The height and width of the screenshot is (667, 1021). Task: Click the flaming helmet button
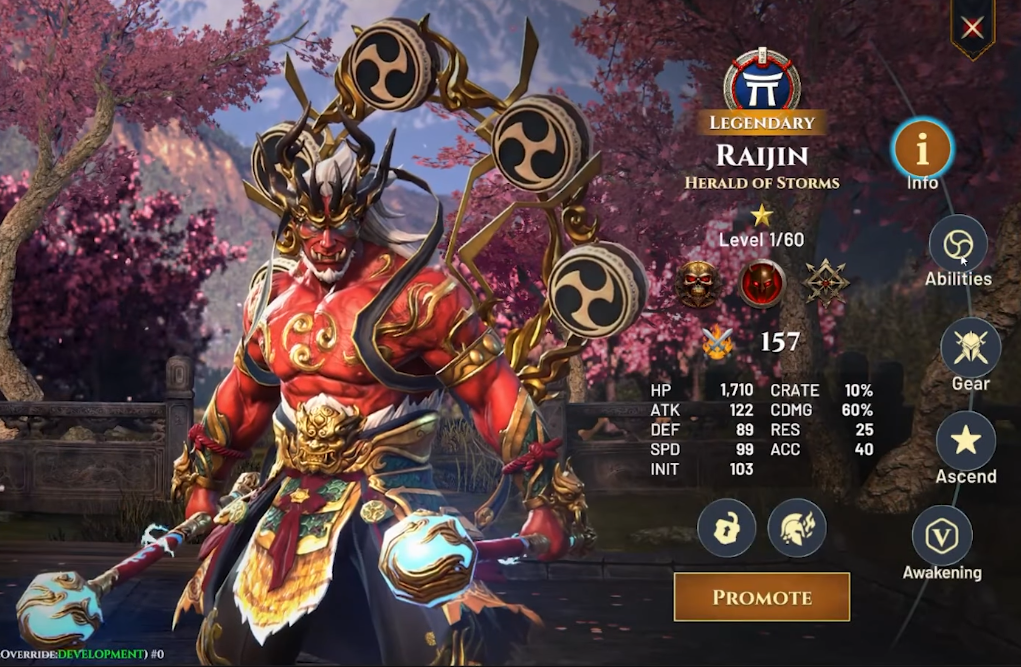(x=797, y=528)
